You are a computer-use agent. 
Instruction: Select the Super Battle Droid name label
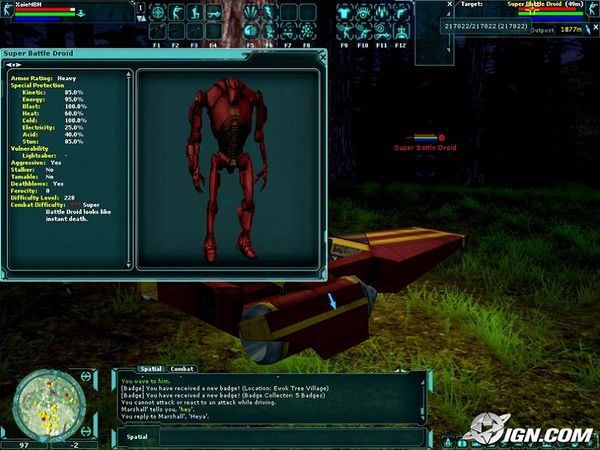425,148
